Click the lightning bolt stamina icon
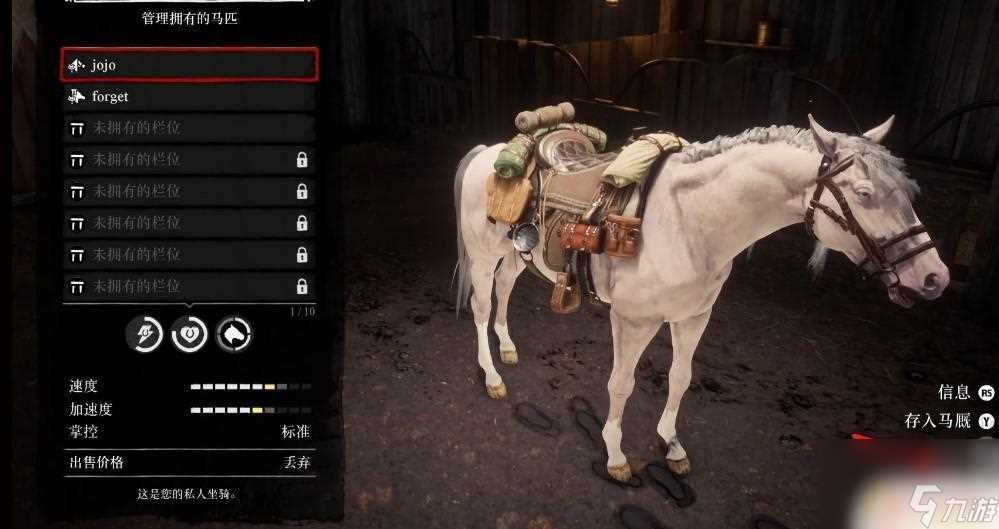The image size is (999, 529). click(144, 334)
